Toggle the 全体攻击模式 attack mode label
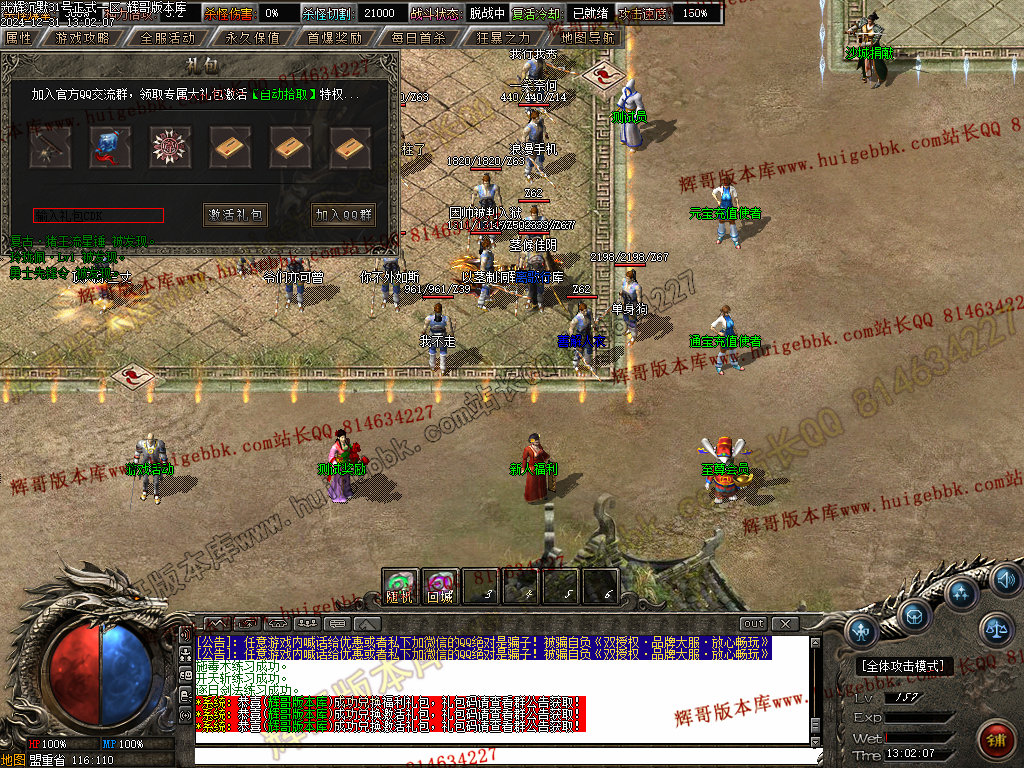Screen dimensions: 1024x768 [905, 666]
